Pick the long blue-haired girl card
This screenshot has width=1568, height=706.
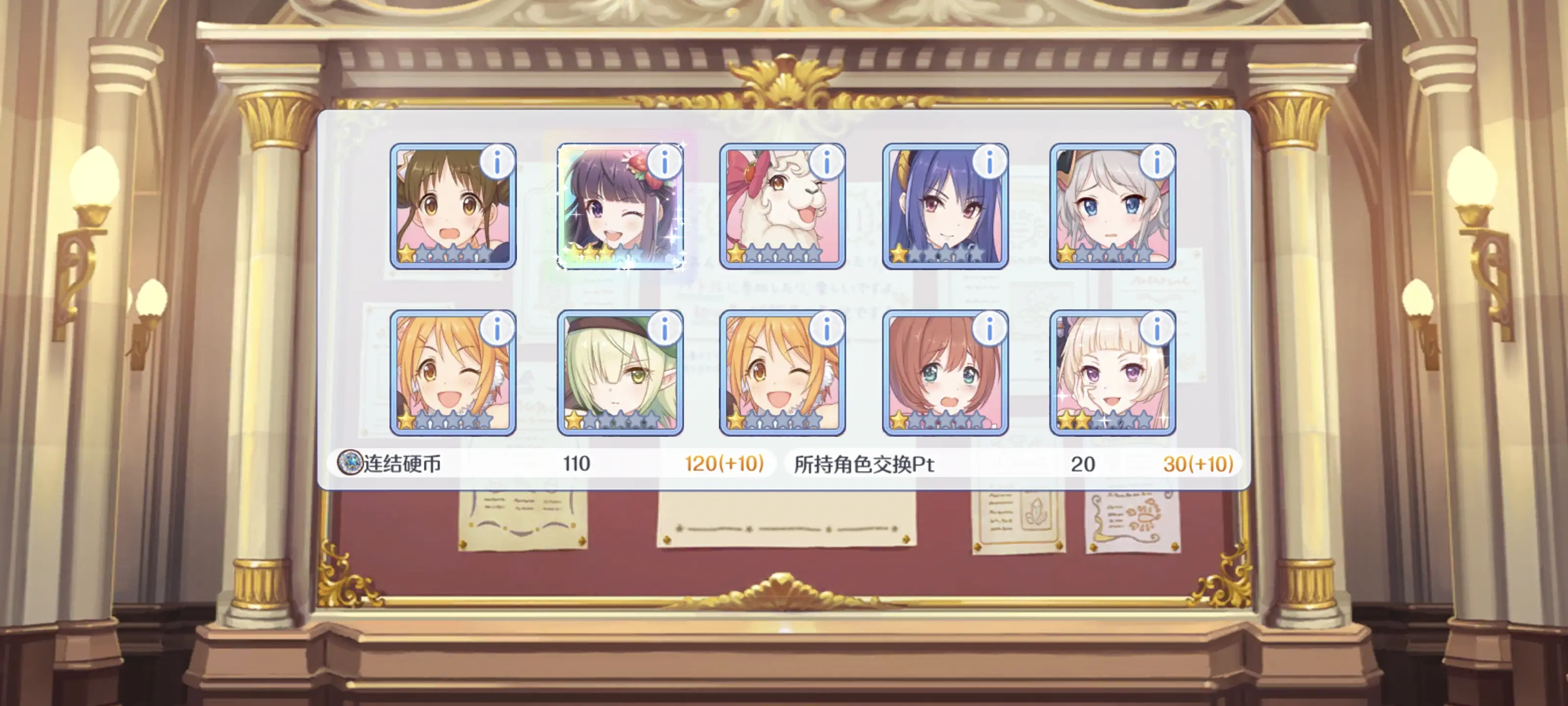pyautogui.click(x=945, y=207)
